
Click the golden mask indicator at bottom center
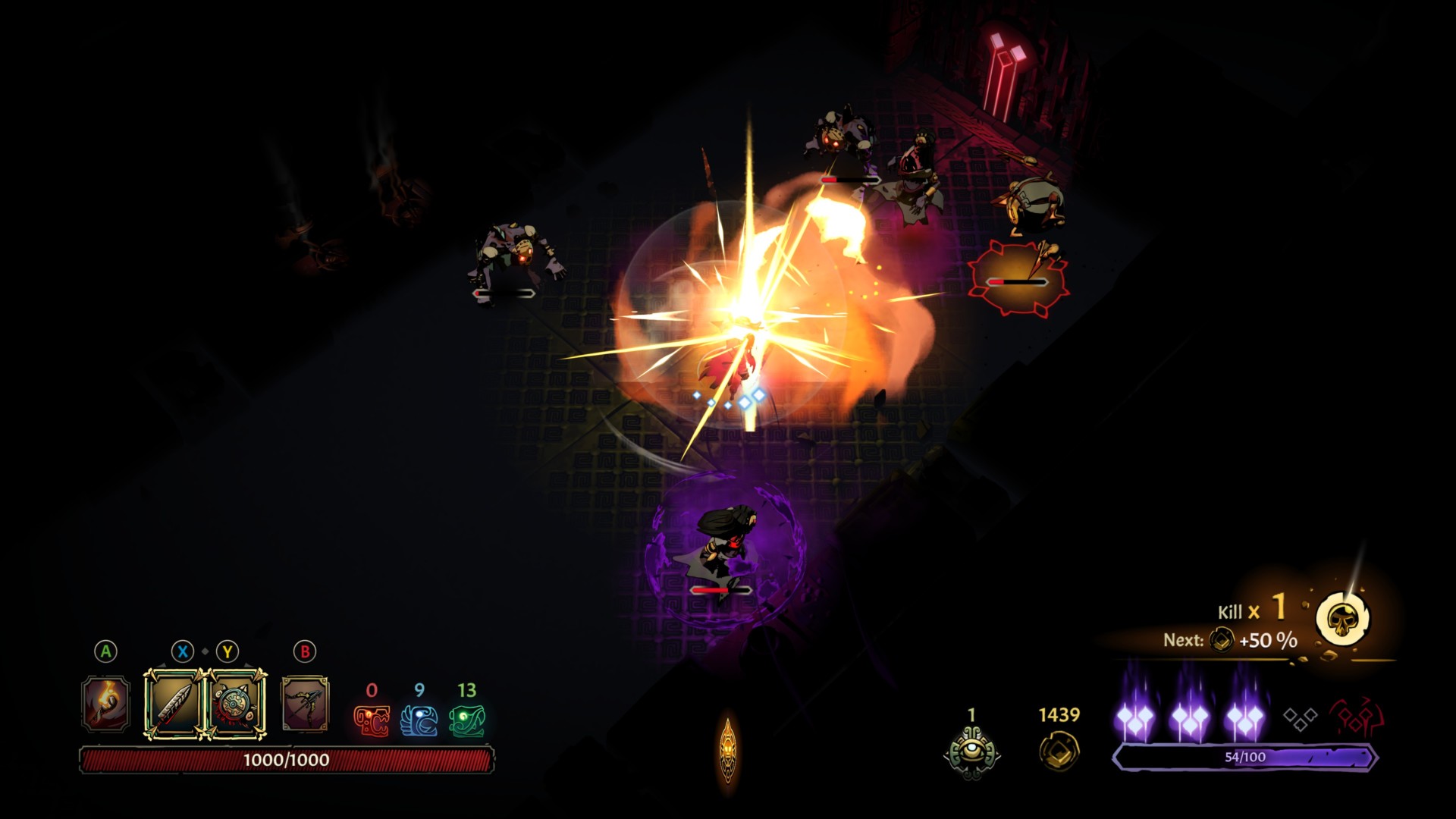point(728,751)
